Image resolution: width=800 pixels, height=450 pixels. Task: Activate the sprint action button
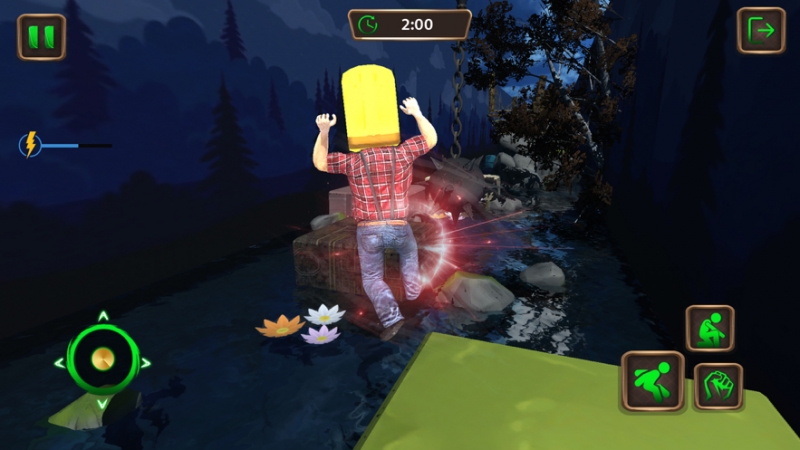pyautogui.click(x=652, y=381)
